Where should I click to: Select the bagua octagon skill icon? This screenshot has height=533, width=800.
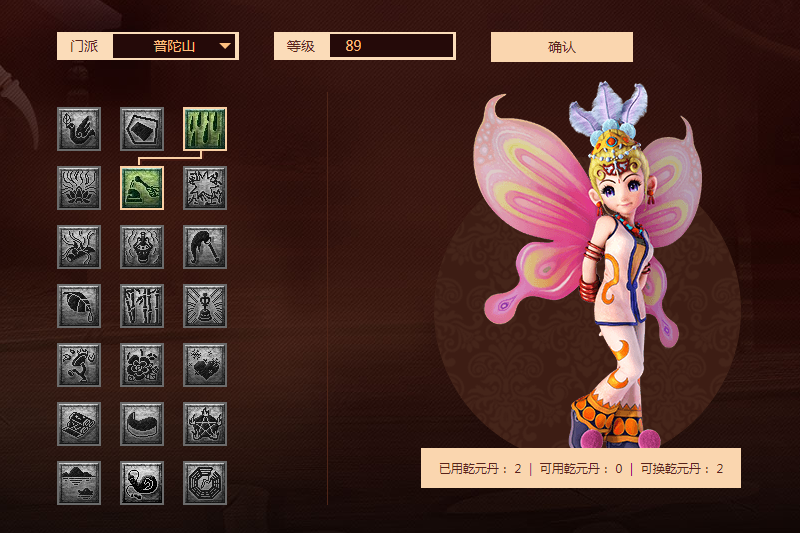click(205, 483)
